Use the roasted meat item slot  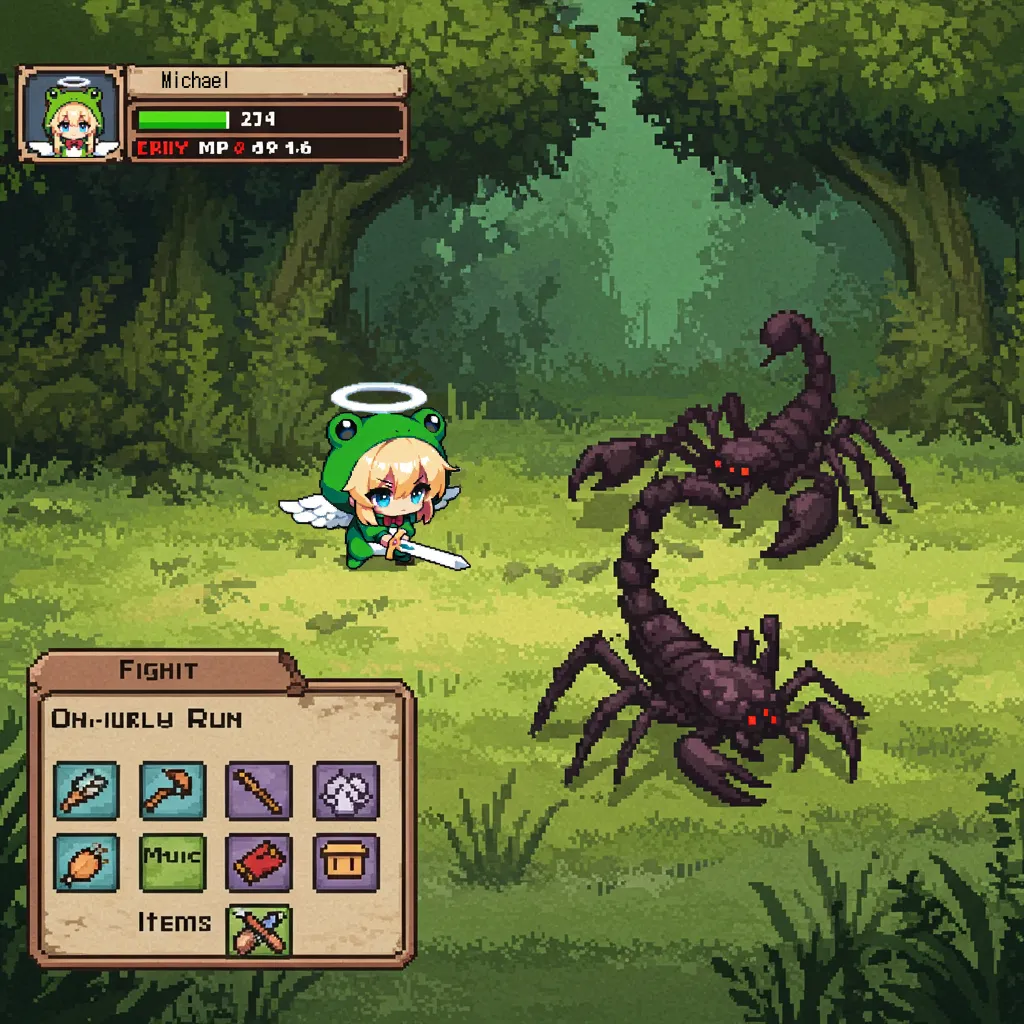[x=86, y=862]
